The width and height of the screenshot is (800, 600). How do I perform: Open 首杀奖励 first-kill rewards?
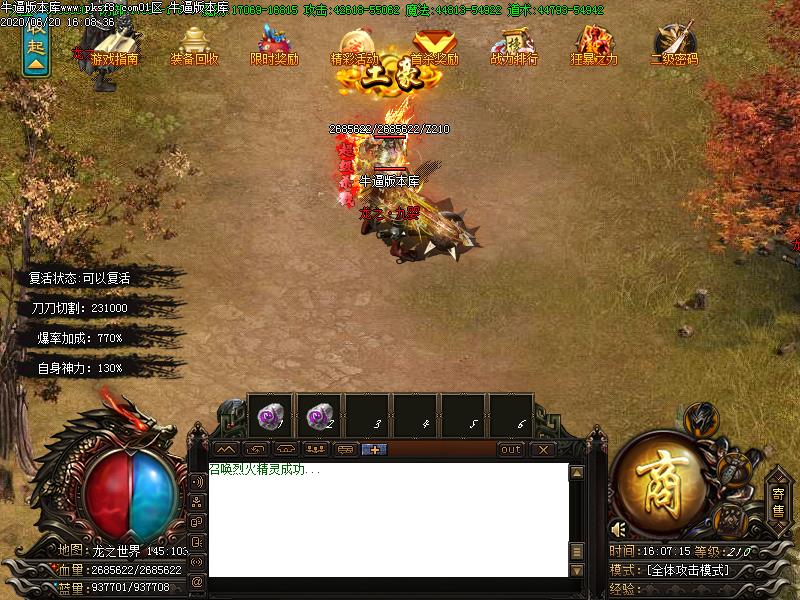(434, 45)
